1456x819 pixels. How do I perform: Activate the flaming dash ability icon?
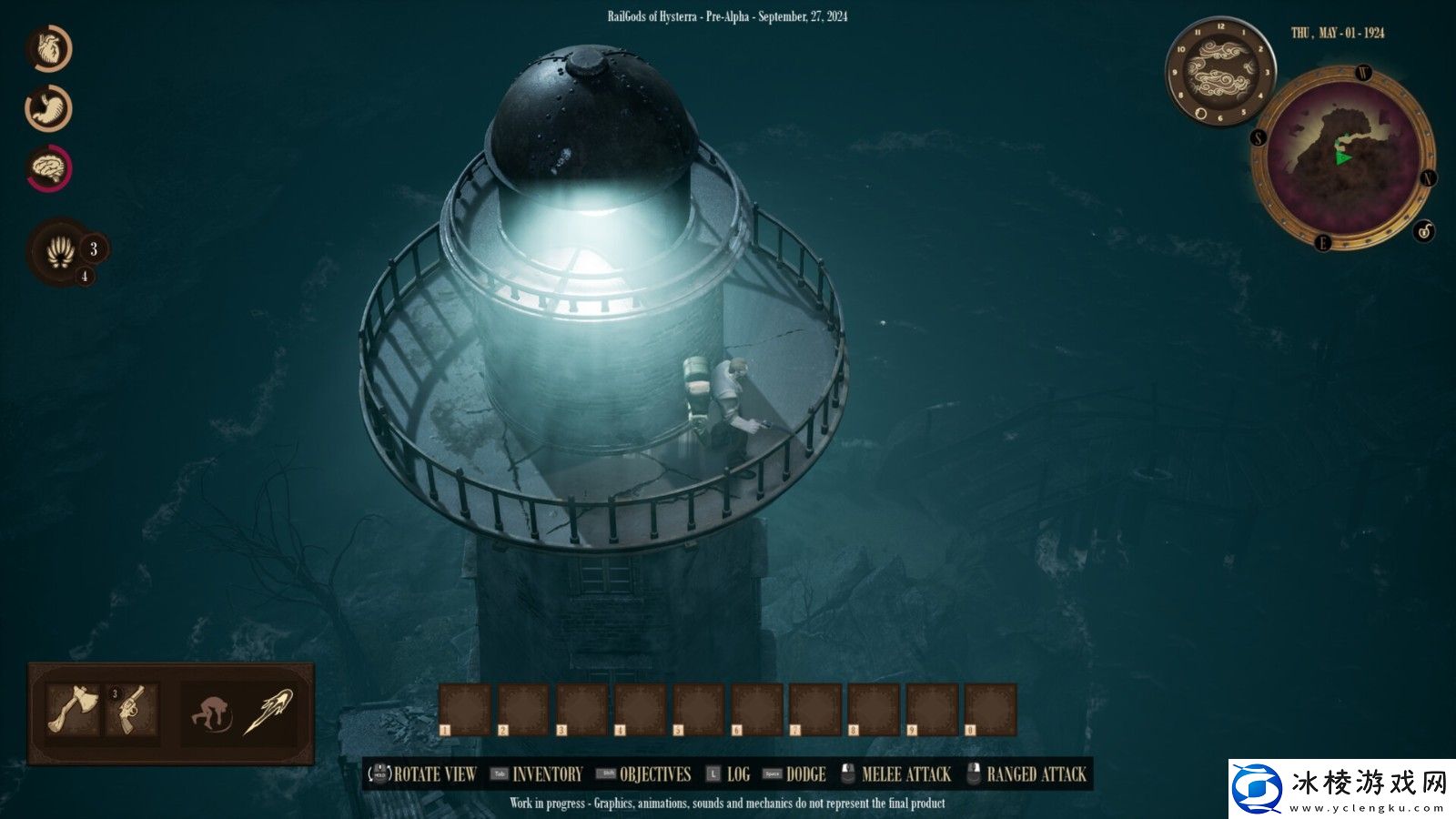(270, 712)
